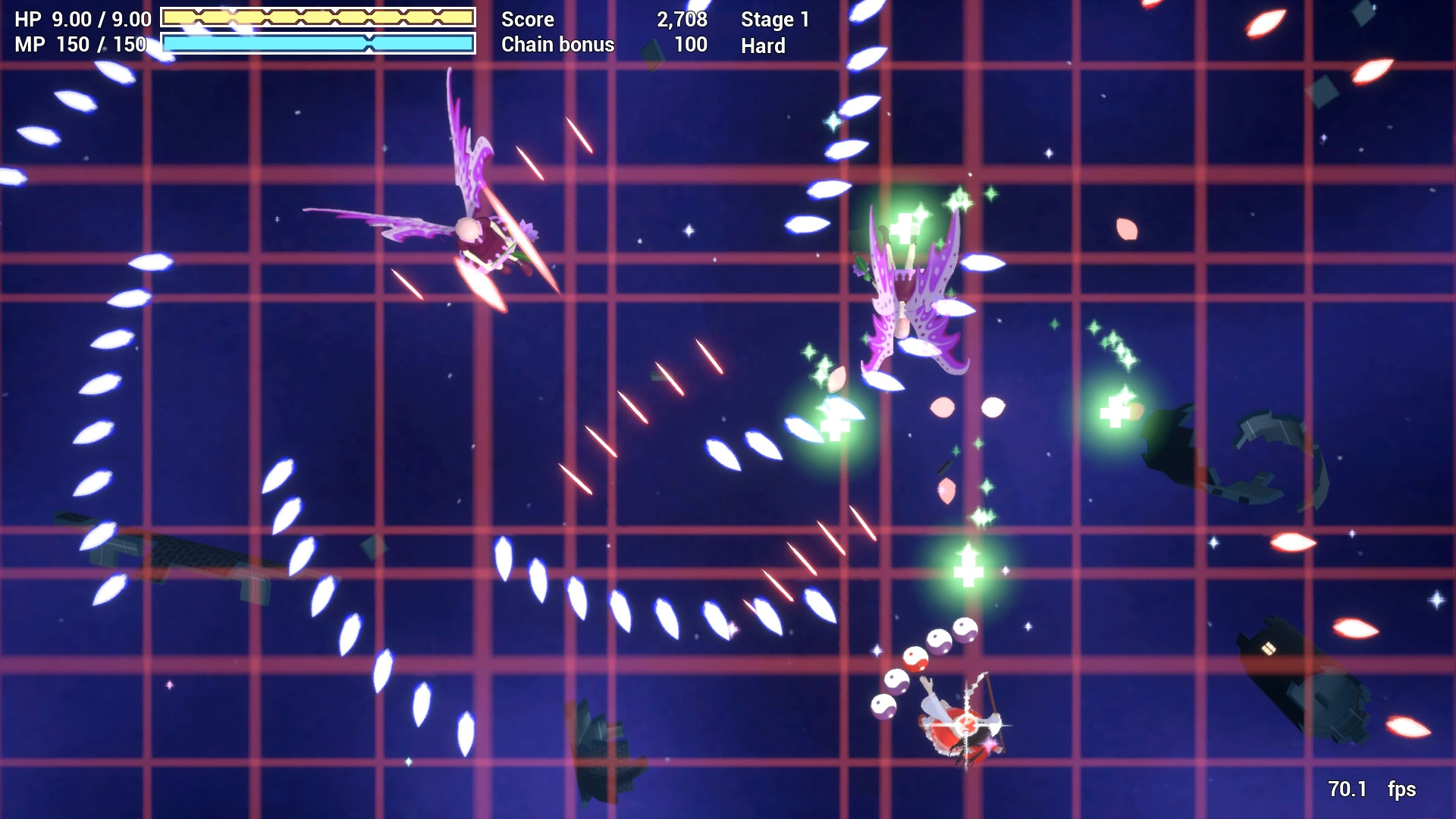This screenshot has width=1456, height=819.
Task: Click the cyan MP bar
Action: [x=318, y=44]
